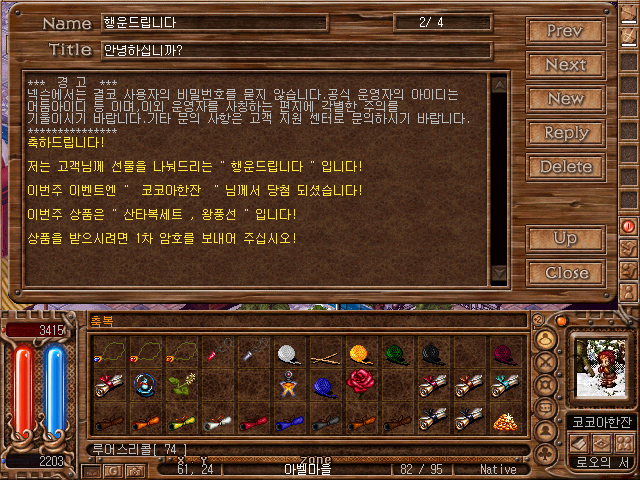Close the mail window
This screenshot has width=640, height=480.
tap(565, 272)
